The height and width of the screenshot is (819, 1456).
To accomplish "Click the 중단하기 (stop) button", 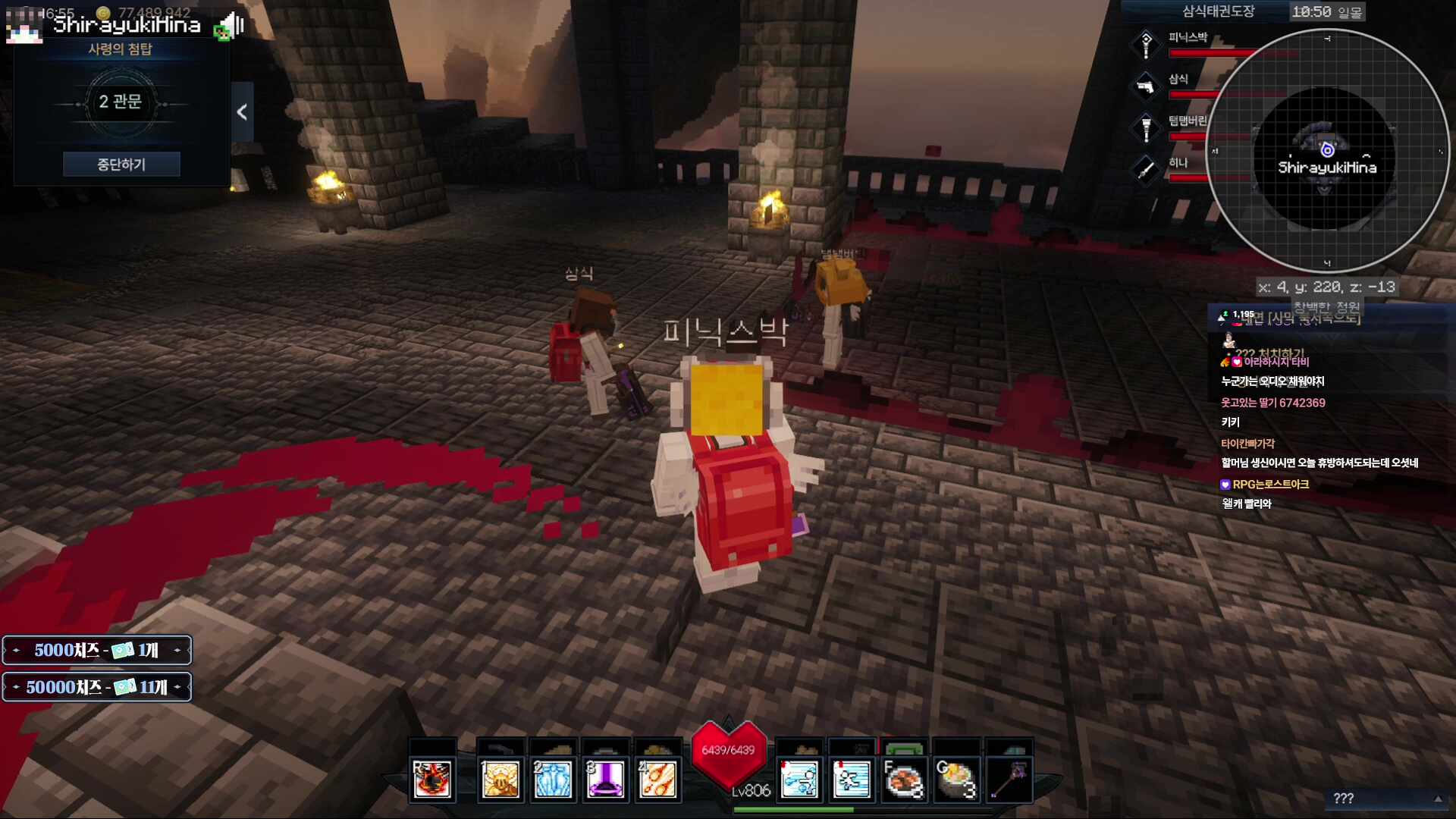I will [x=121, y=164].
